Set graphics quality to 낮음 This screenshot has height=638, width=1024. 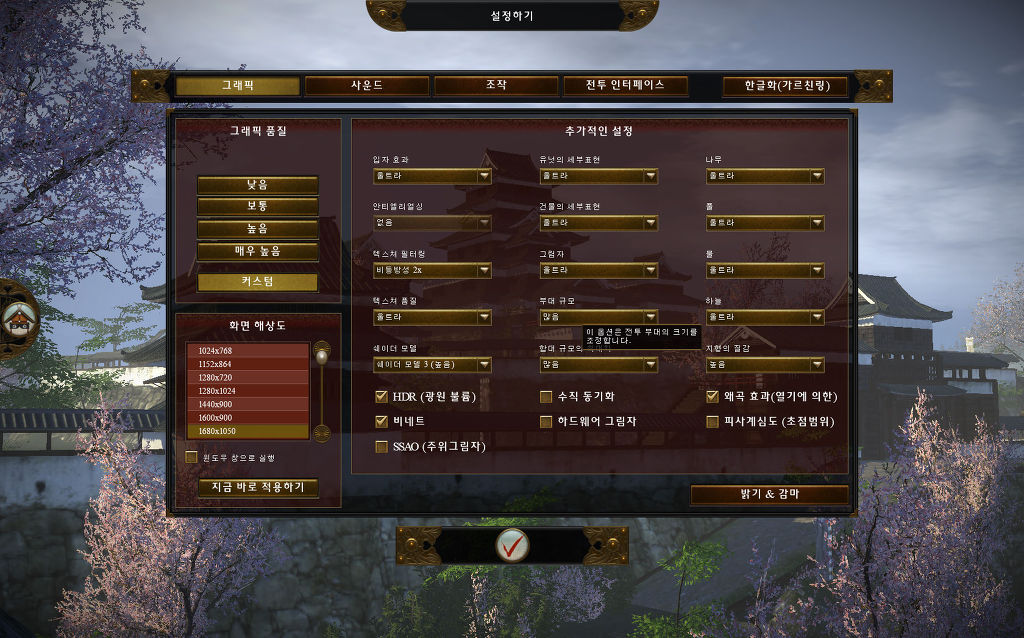258,185
